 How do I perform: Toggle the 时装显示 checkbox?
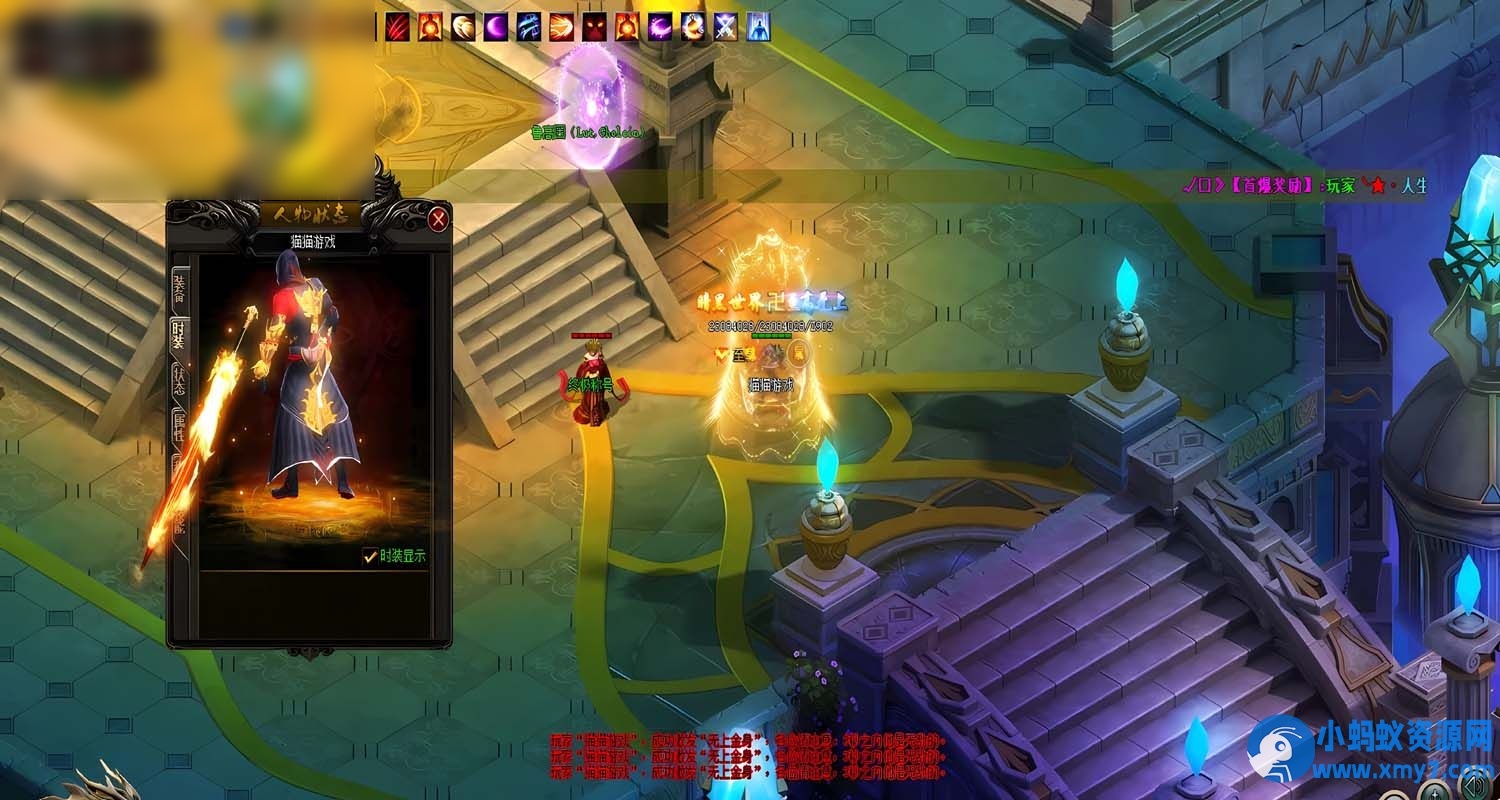pyautogui.click(x=370, y=557)
